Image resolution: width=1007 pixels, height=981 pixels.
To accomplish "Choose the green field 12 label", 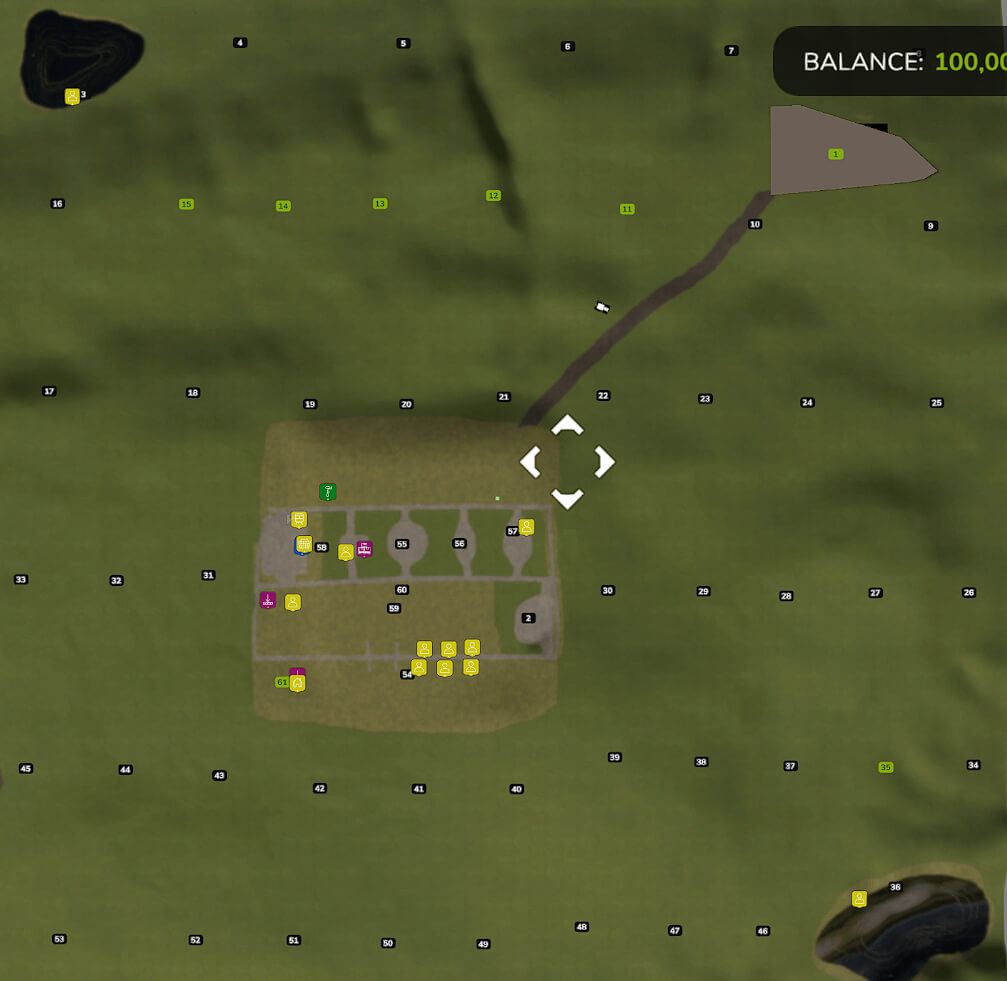I will [493, 195].
